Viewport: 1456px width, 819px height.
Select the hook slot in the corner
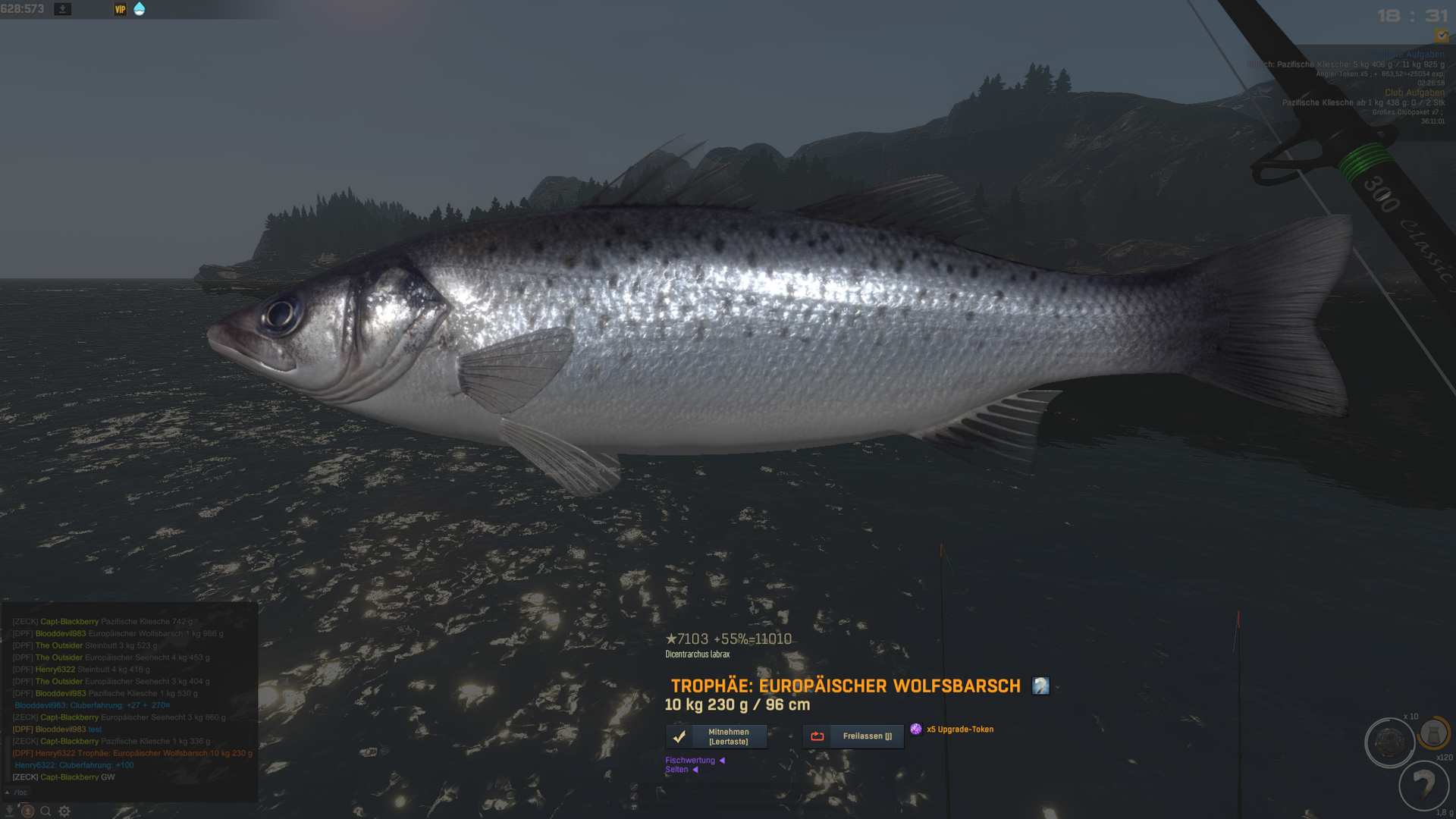pyautogui.click(x=1423, y=785)
